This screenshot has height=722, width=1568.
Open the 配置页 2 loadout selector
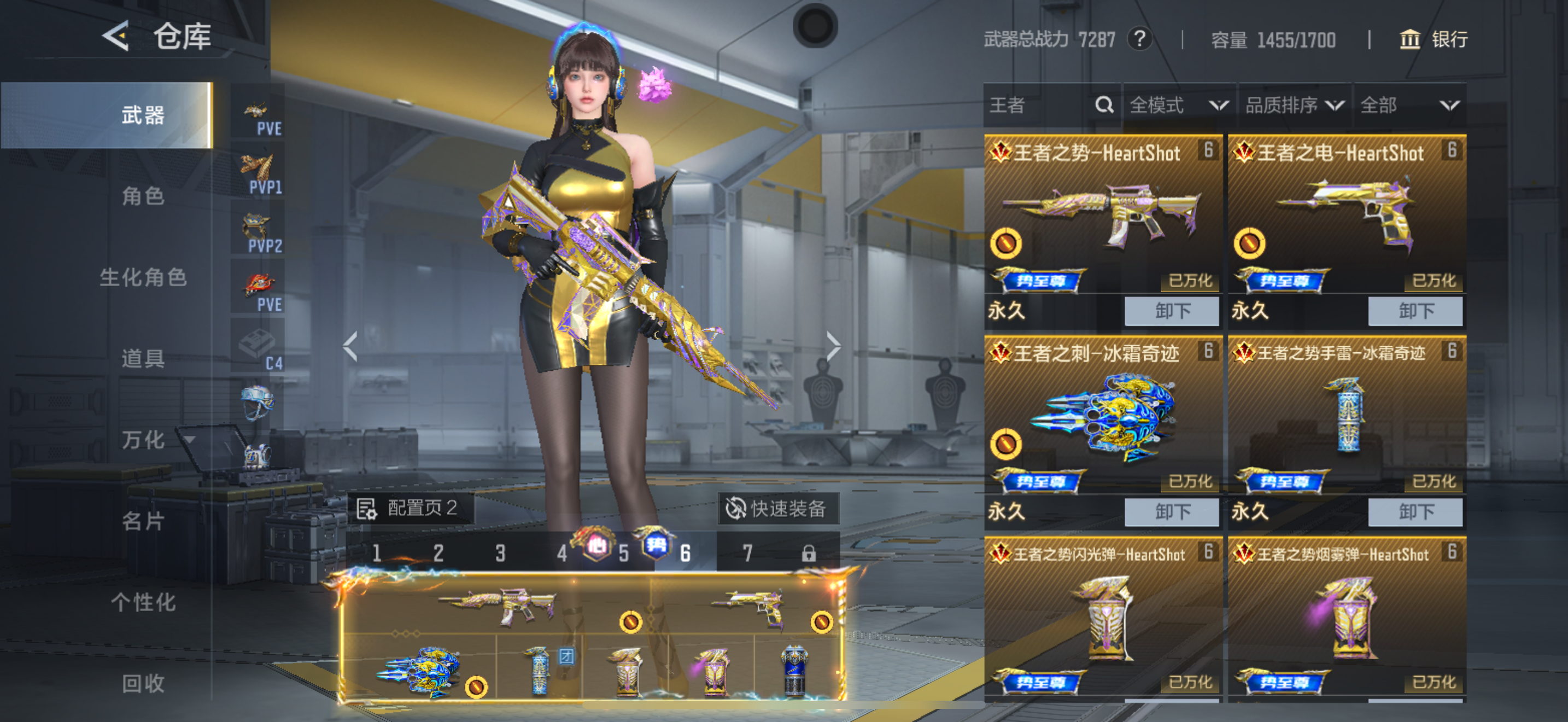click(x=411, y=508)
